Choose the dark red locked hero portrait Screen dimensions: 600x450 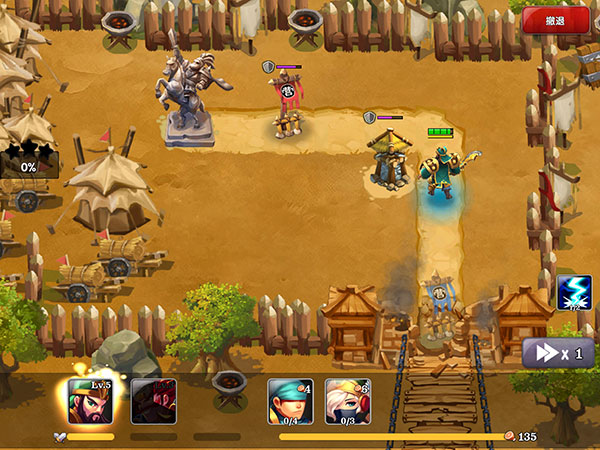[x=153, y=402]
